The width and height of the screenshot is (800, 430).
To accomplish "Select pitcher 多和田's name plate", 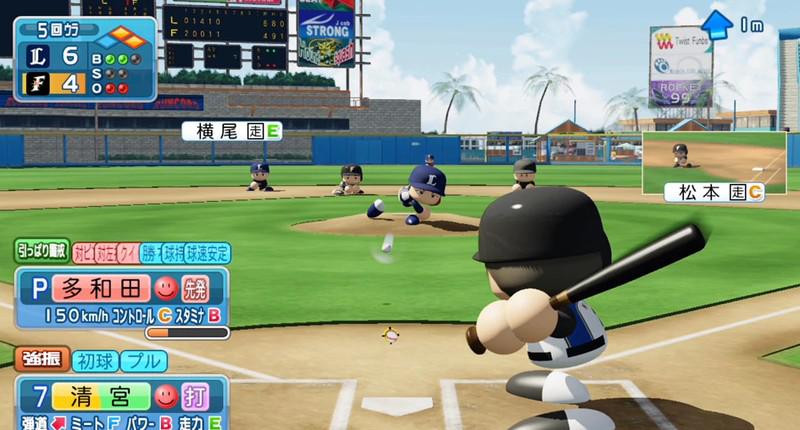I will [100, 289].
